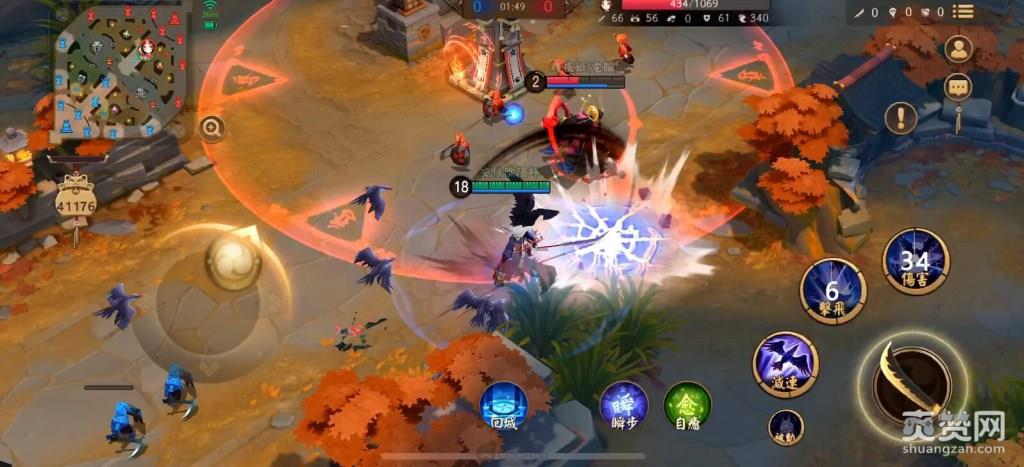This screenshot has height=467, width=1024.
Task: Open the player profile icon
Action: pyautogui.click(x=959, y=49)
